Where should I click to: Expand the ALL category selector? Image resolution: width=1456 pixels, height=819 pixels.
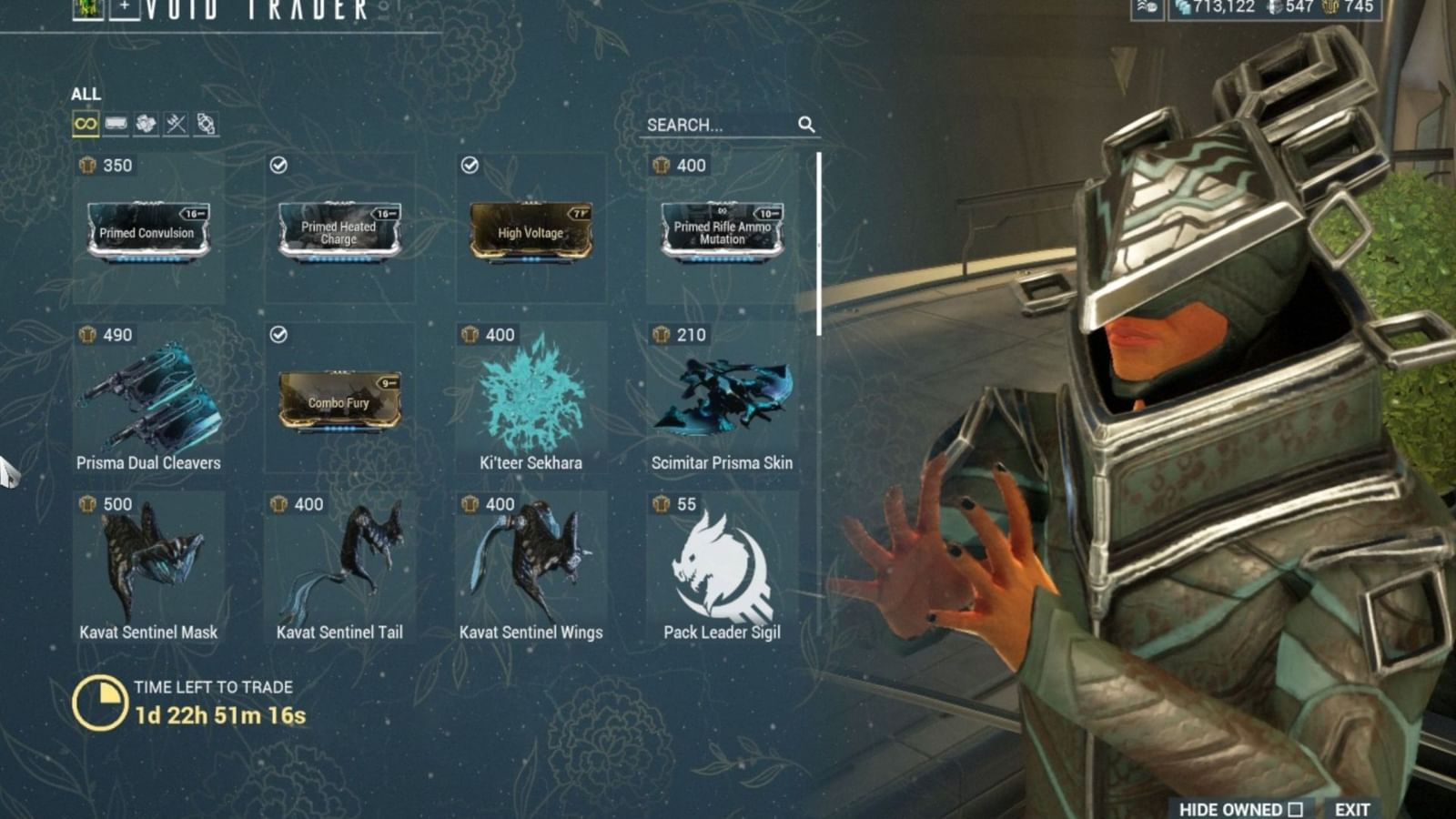(x=88, y=94)
